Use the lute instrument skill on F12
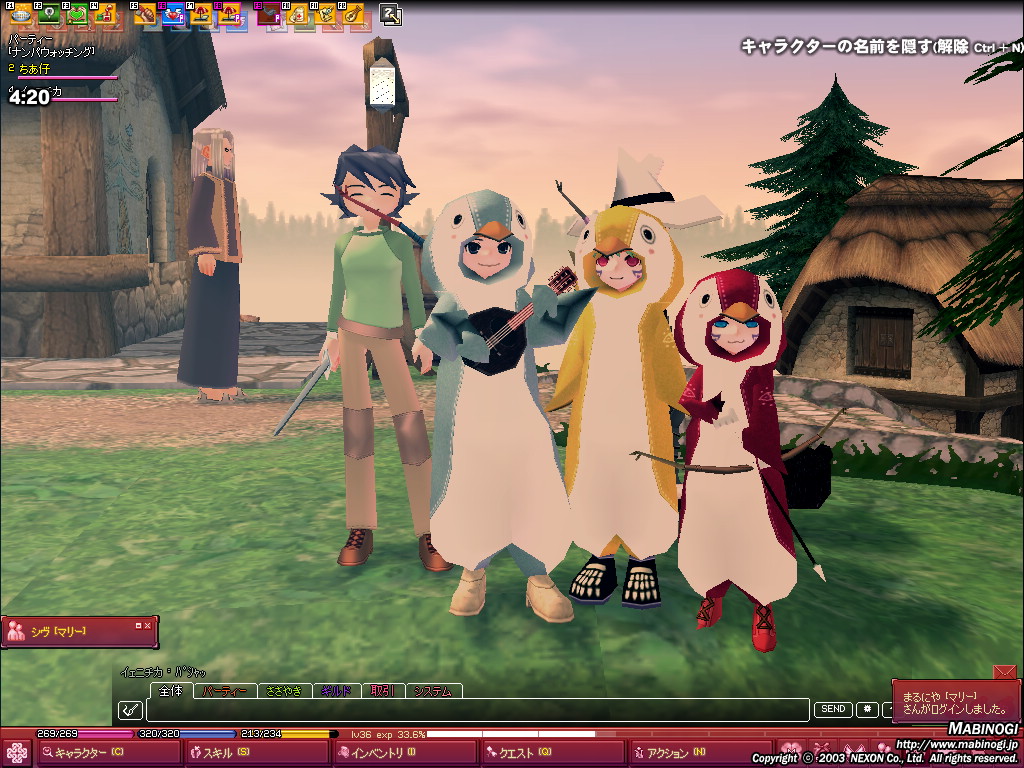 pos(352,14)
